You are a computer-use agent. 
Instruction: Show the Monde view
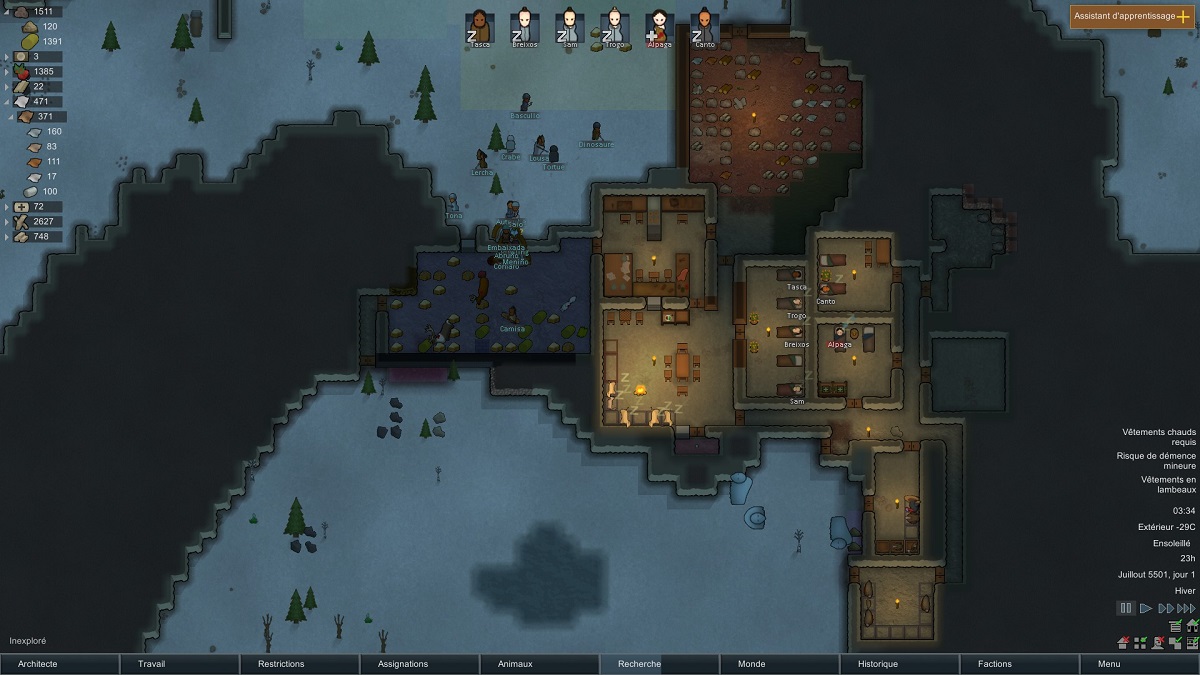click(x=780, y=664)
